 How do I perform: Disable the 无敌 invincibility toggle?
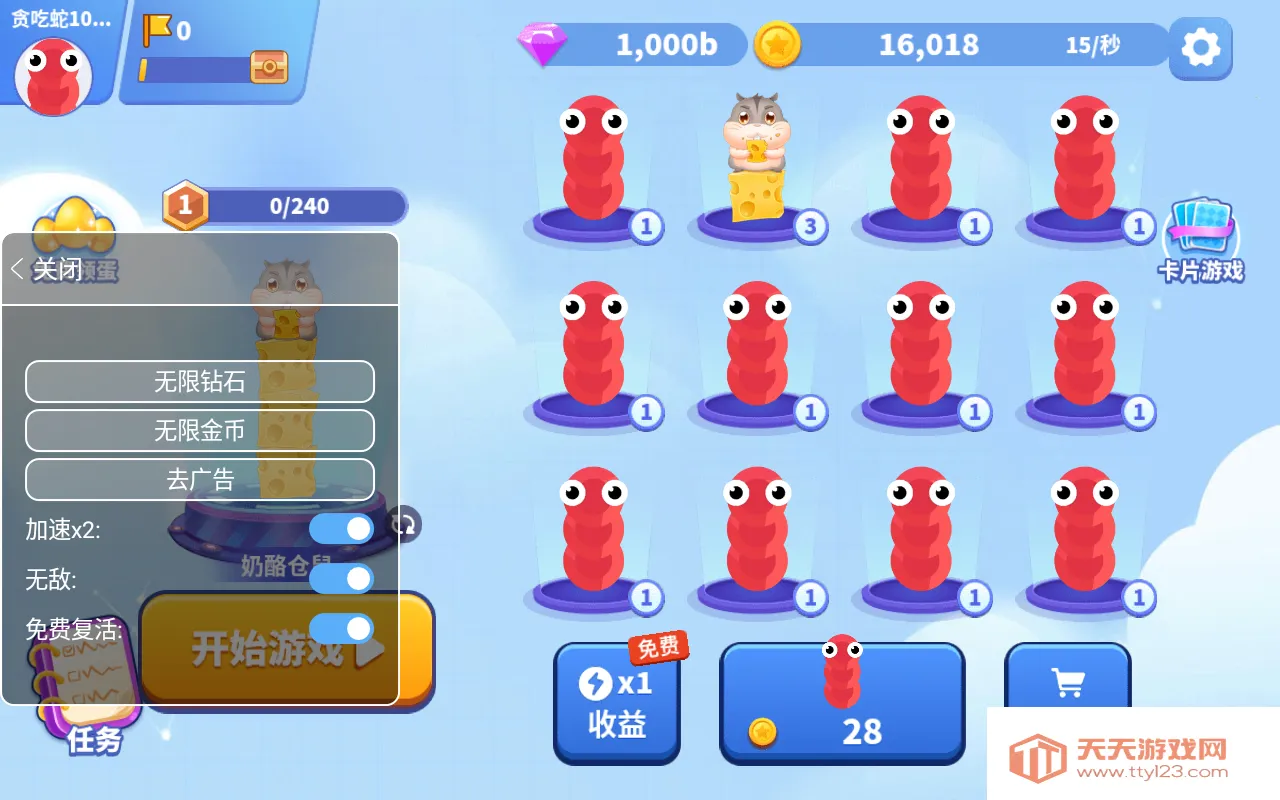[x=341, y=578]
